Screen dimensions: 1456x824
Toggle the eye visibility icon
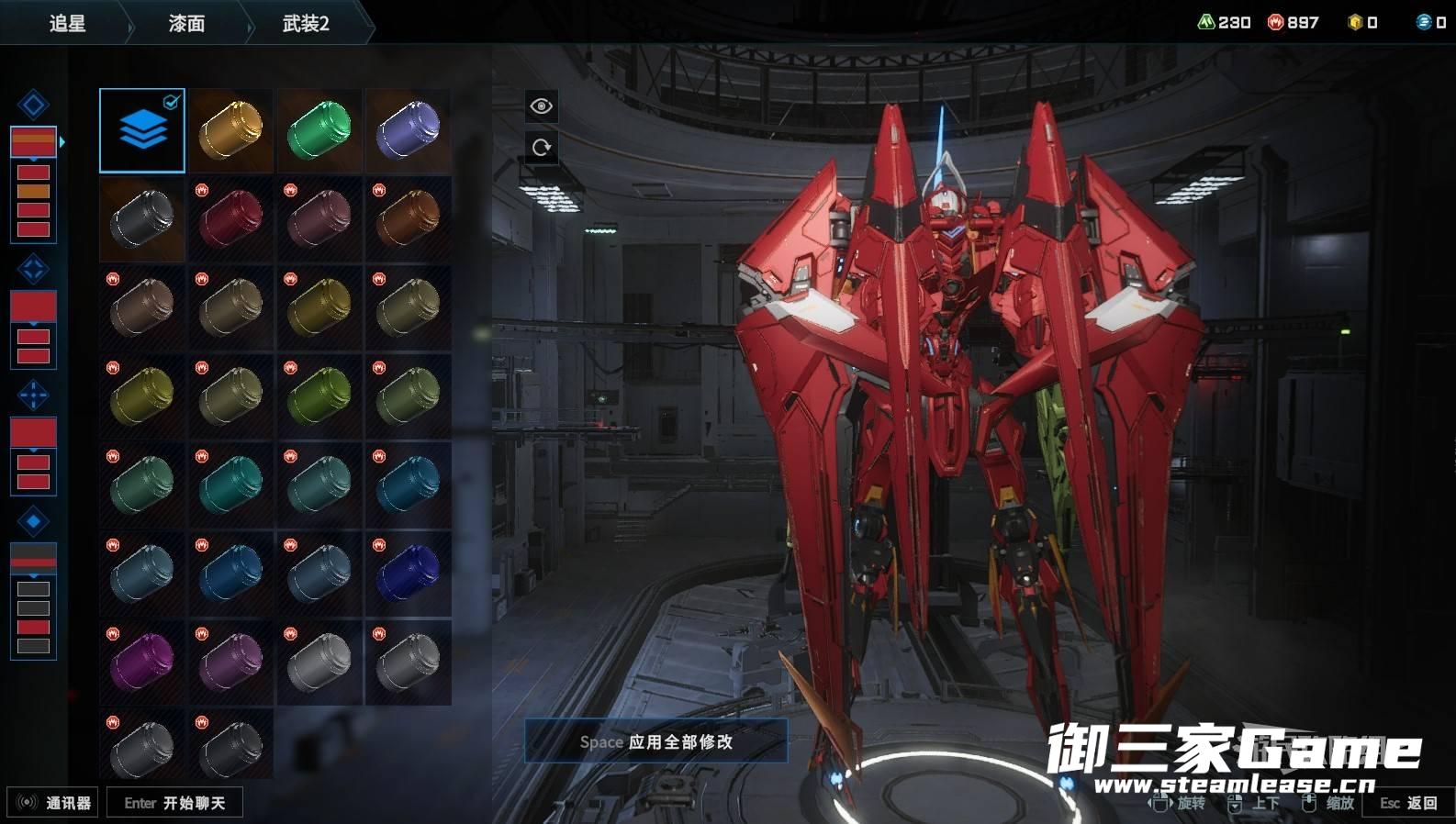click(x=541, y=106)
